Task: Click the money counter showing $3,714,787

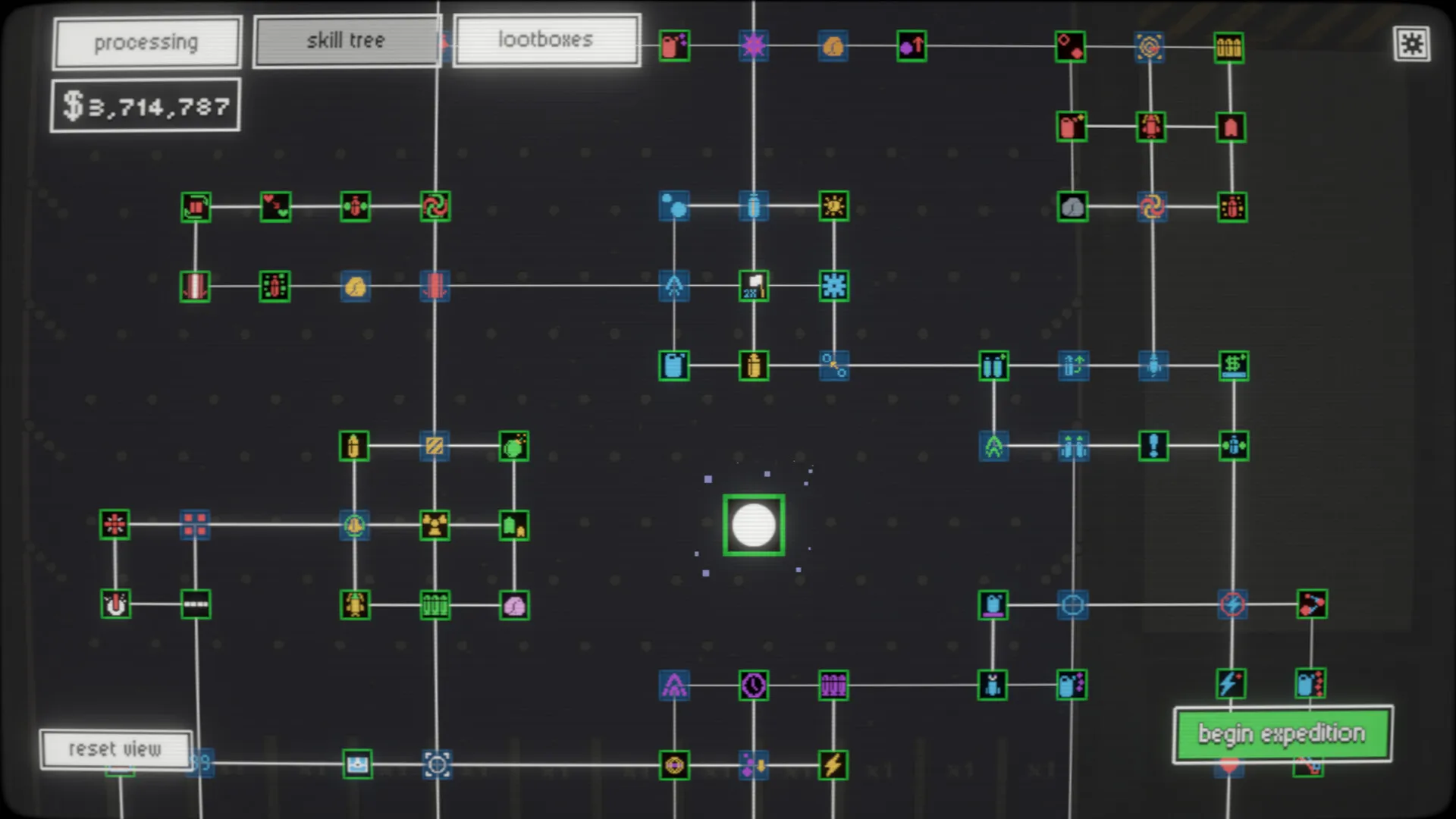Action: 145,105
